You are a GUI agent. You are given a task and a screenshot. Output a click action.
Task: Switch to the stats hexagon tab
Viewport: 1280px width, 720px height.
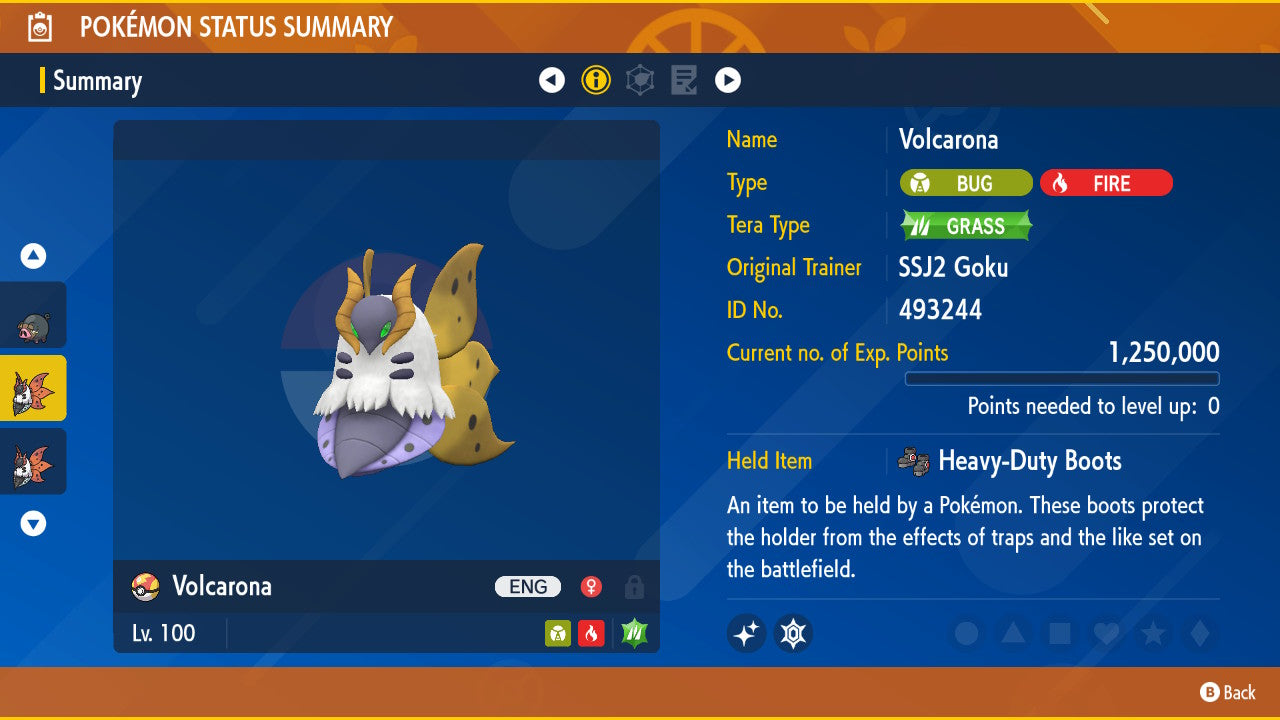640,80
